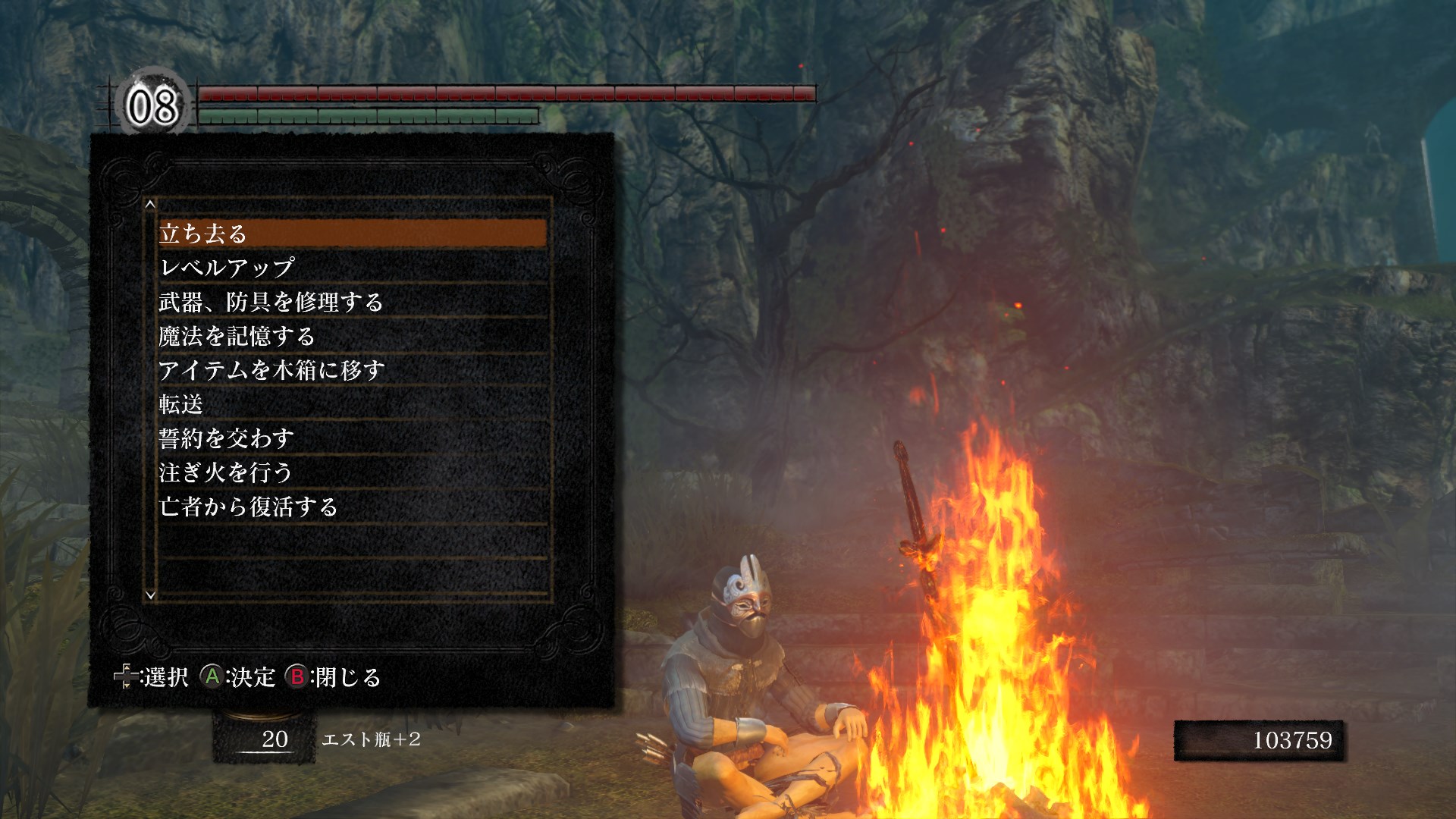Viewport: 1456px width, 819px height.
Task: Select 亡者から復活する to reverse hollowing
Action: 353,507
